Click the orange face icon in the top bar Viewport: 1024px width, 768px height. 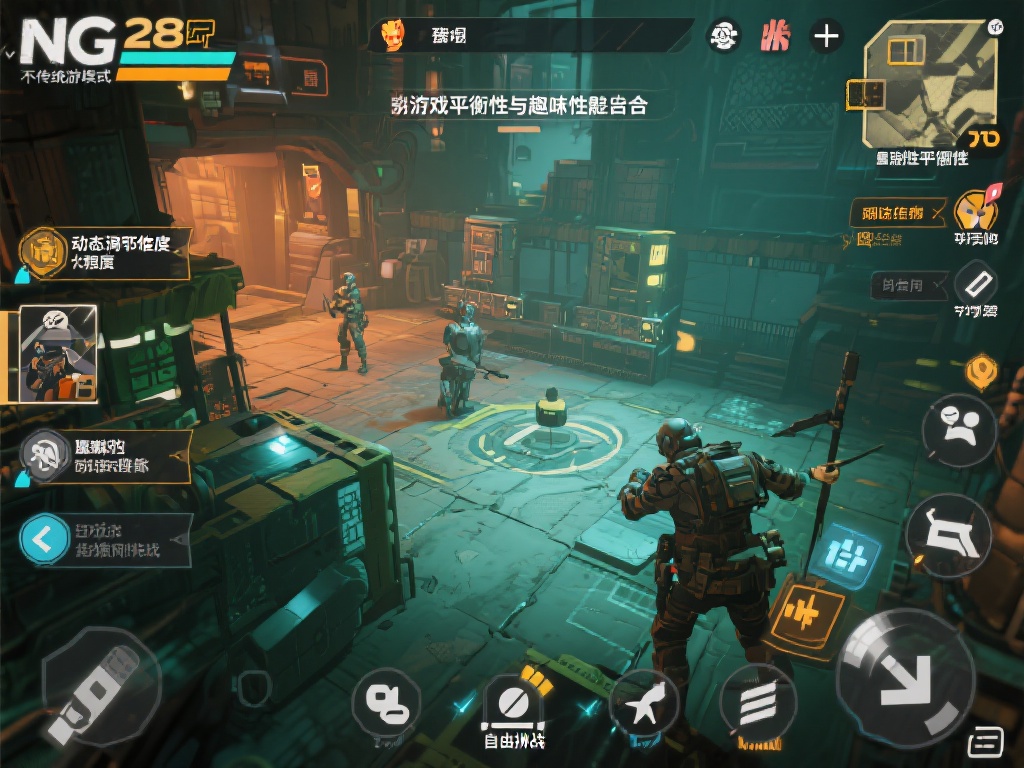click(394, 36)
